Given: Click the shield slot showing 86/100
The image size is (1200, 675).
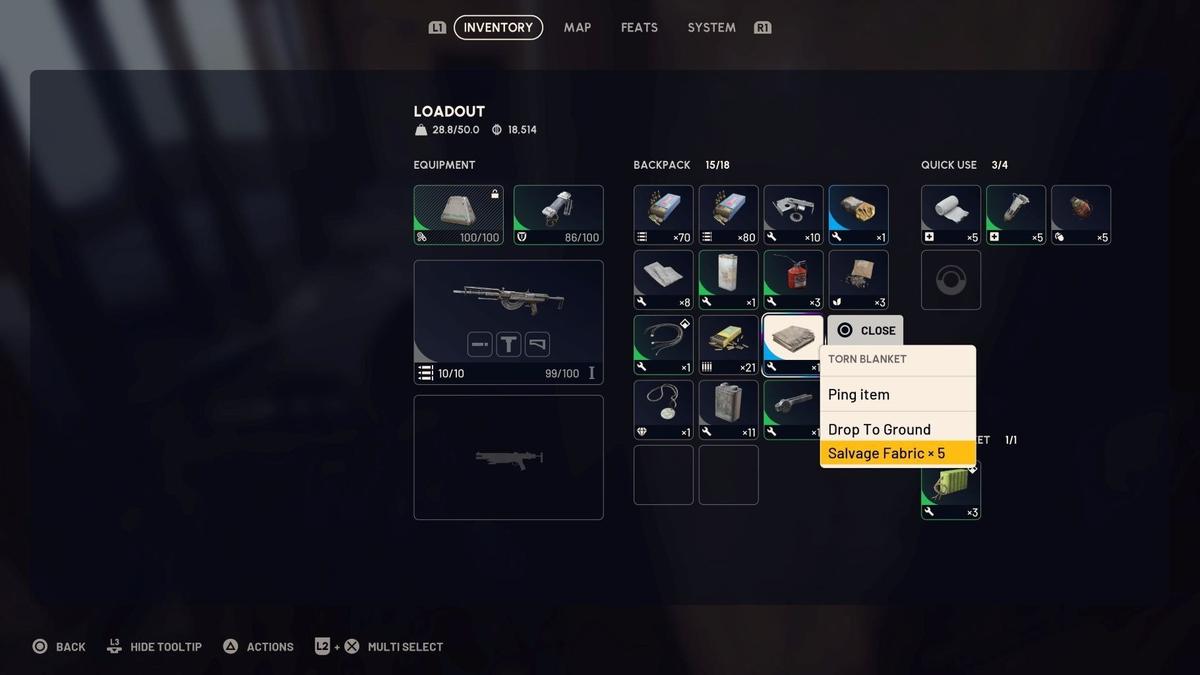Looking at the screenshot, I should [558, 215].
